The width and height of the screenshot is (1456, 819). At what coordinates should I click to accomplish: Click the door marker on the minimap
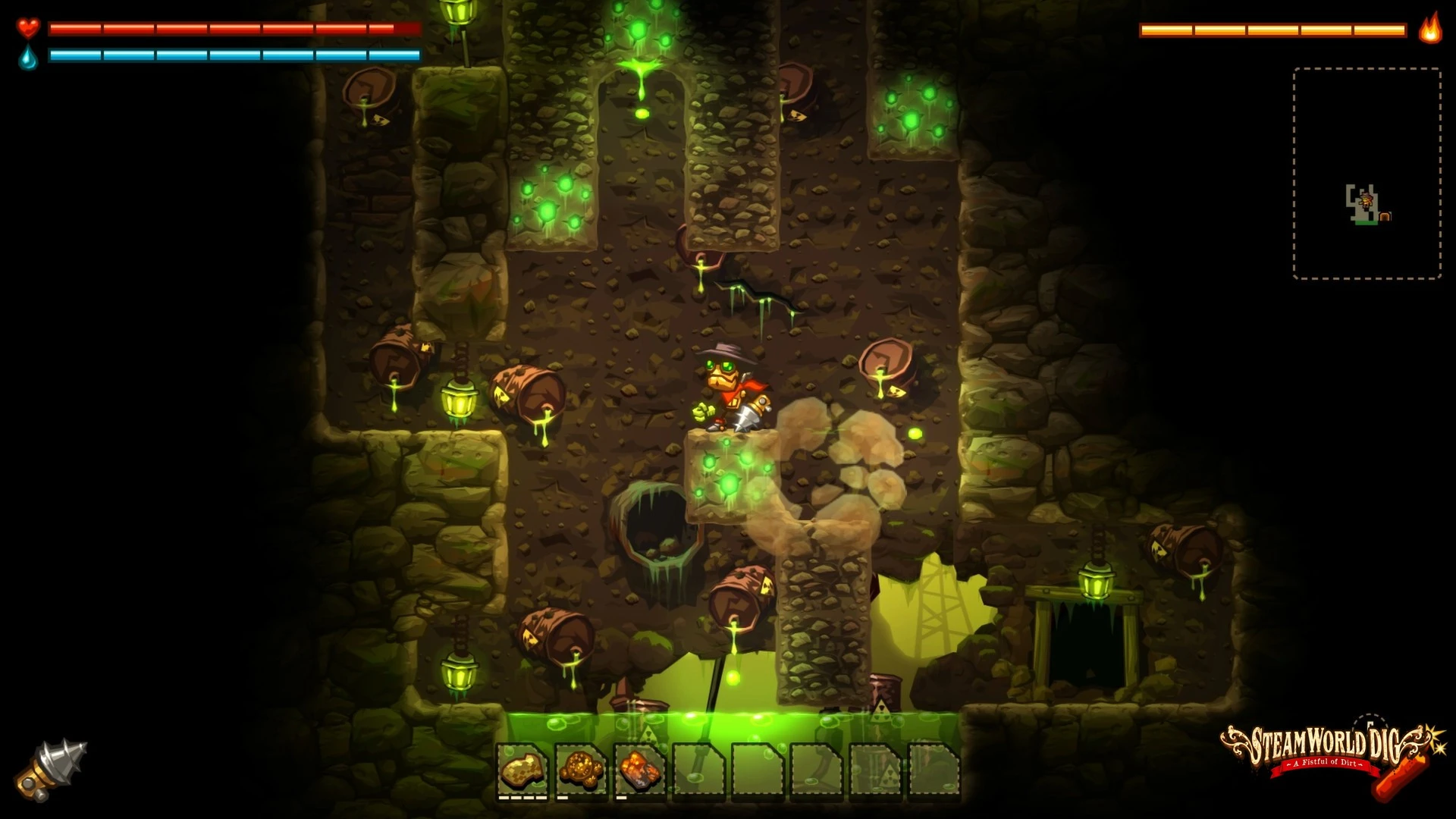pos(1385,217)
